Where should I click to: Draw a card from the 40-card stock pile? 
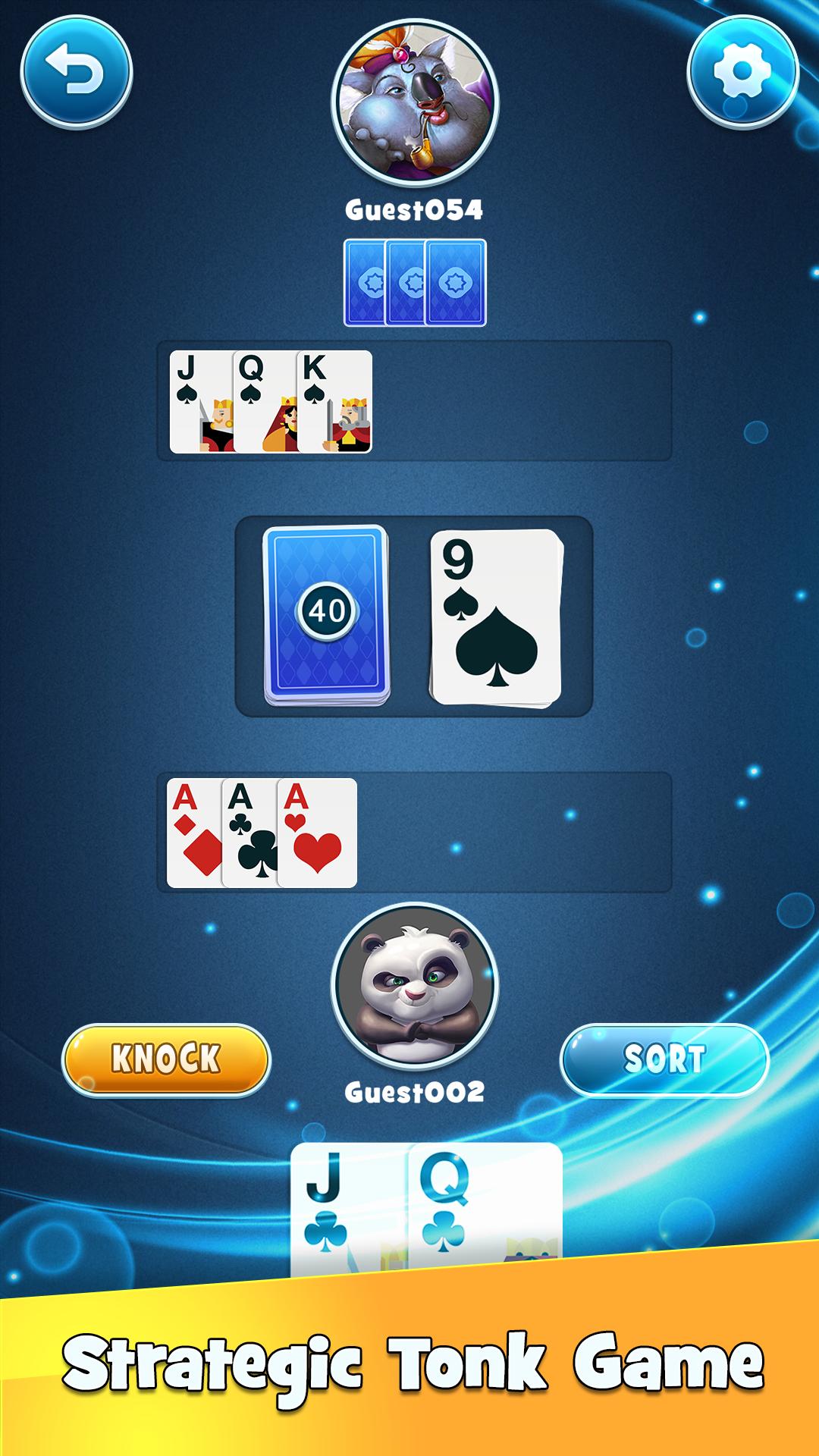[x=326, y=614]
